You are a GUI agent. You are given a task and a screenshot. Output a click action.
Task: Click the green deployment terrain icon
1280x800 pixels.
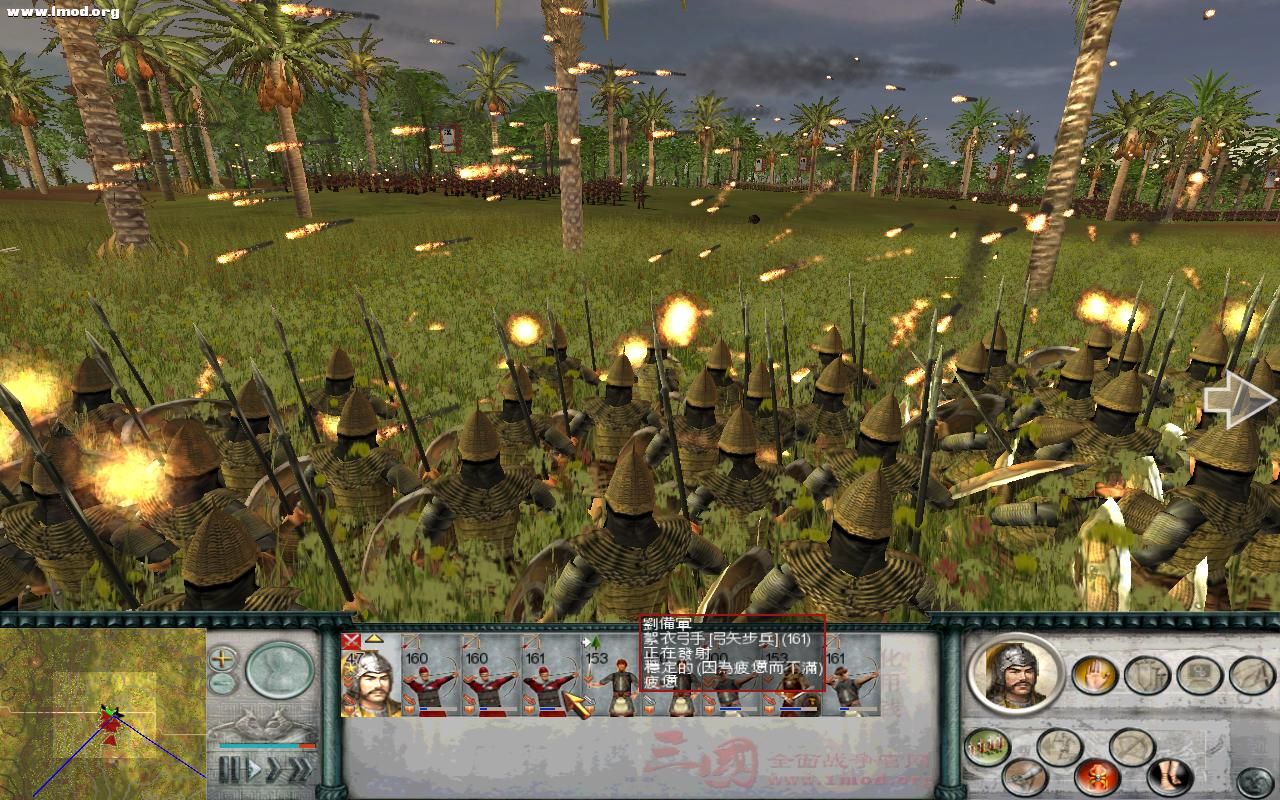pos(989,745)
